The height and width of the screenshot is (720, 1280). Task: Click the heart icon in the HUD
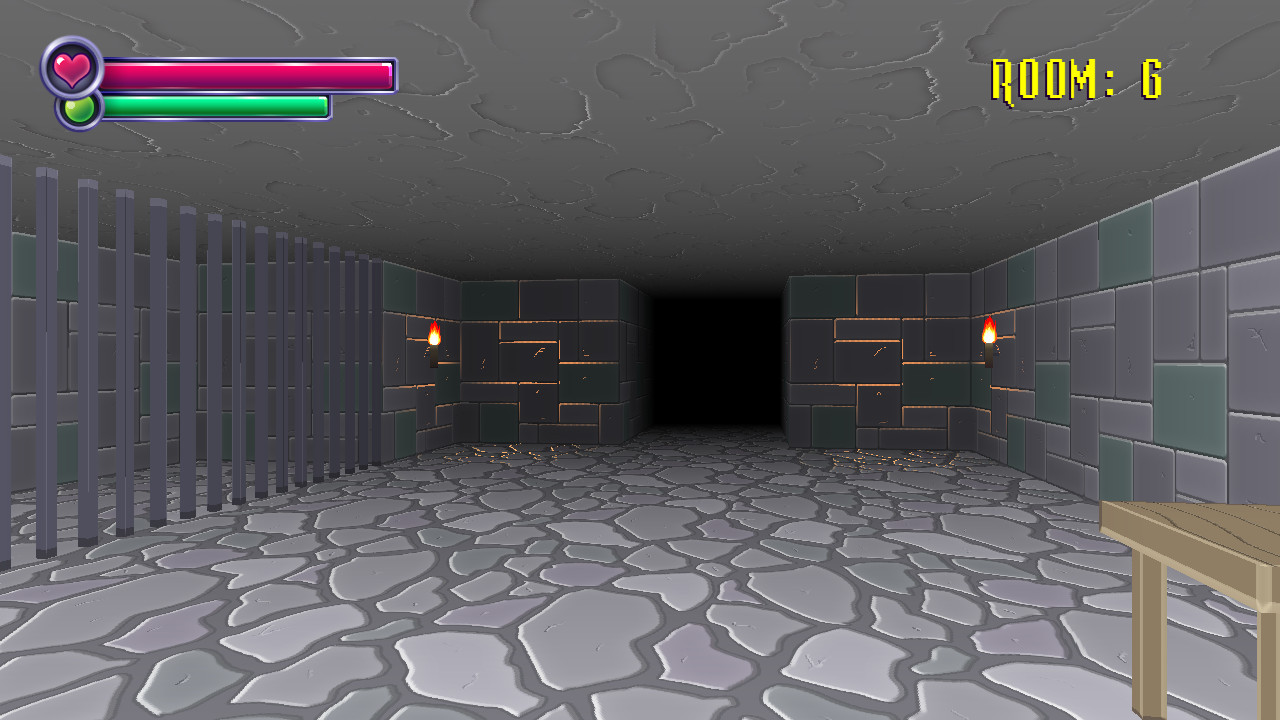click(x=75, y=70)
